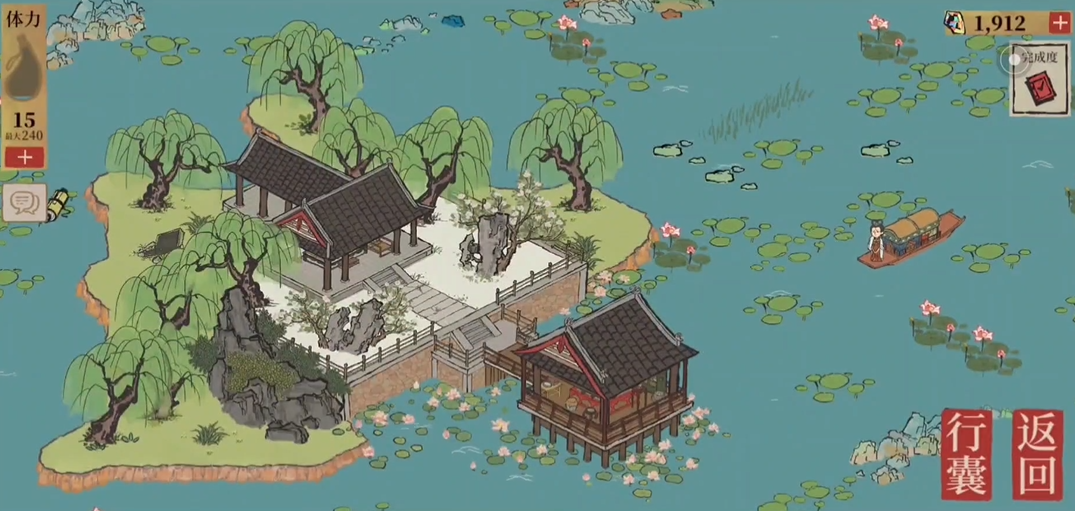The width and height of the screenshot is (1075, 511).
Task: Tap the floating assistive touch circle
Action: click(1016, 59)
